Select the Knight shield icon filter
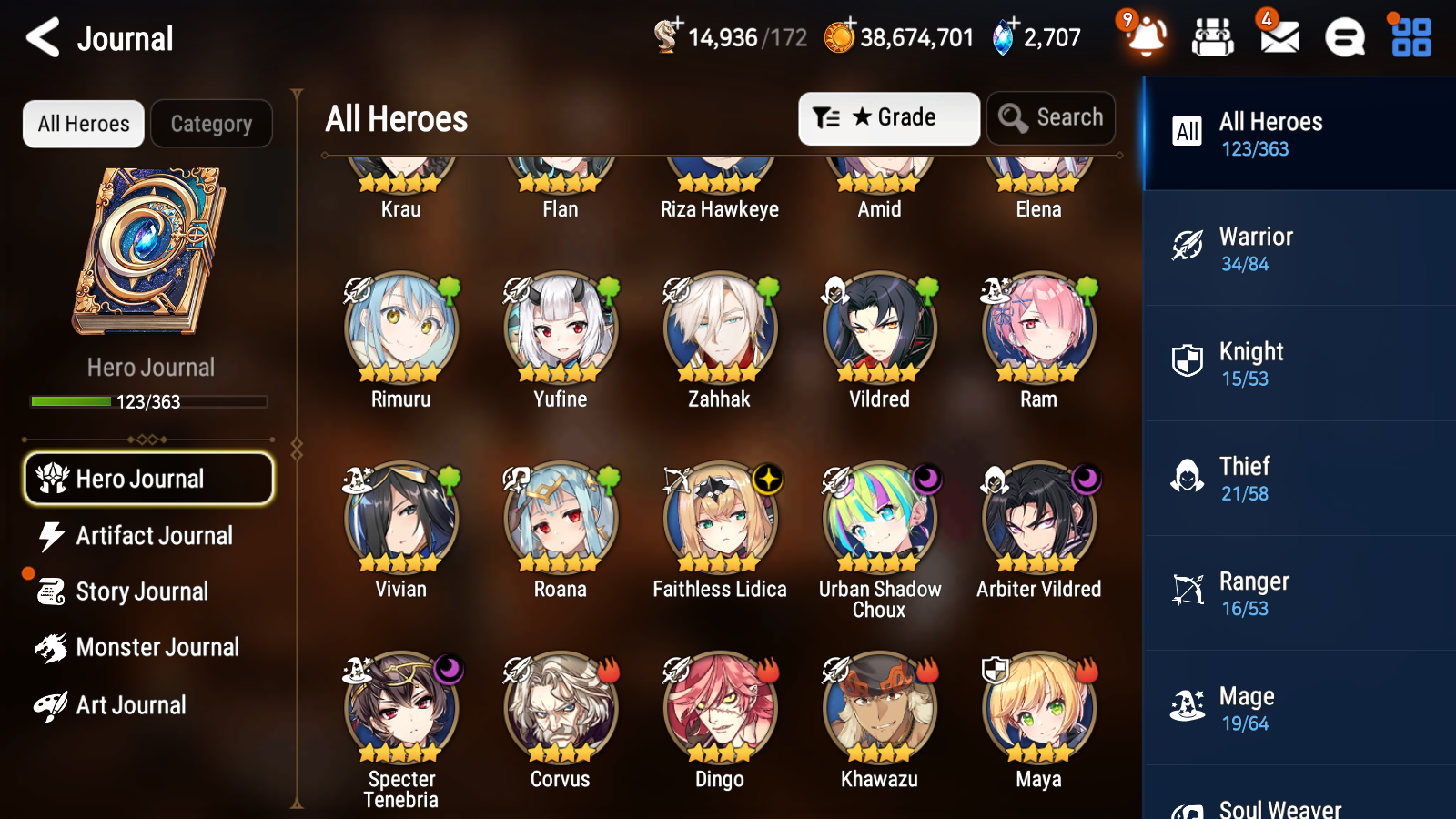The image size is (1456, 819). [1188, 363]
